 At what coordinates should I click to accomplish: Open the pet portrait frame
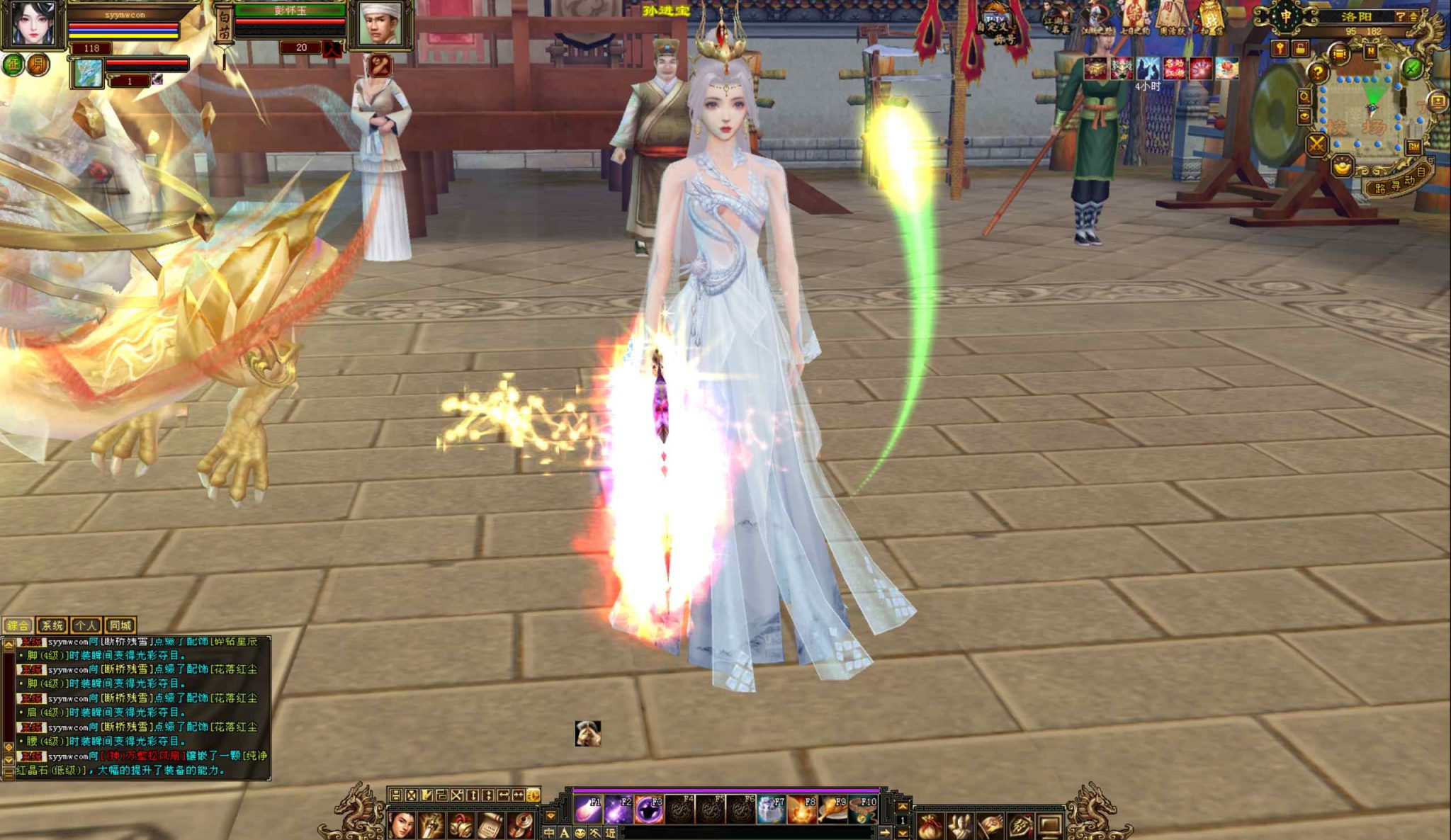(88, 74)
